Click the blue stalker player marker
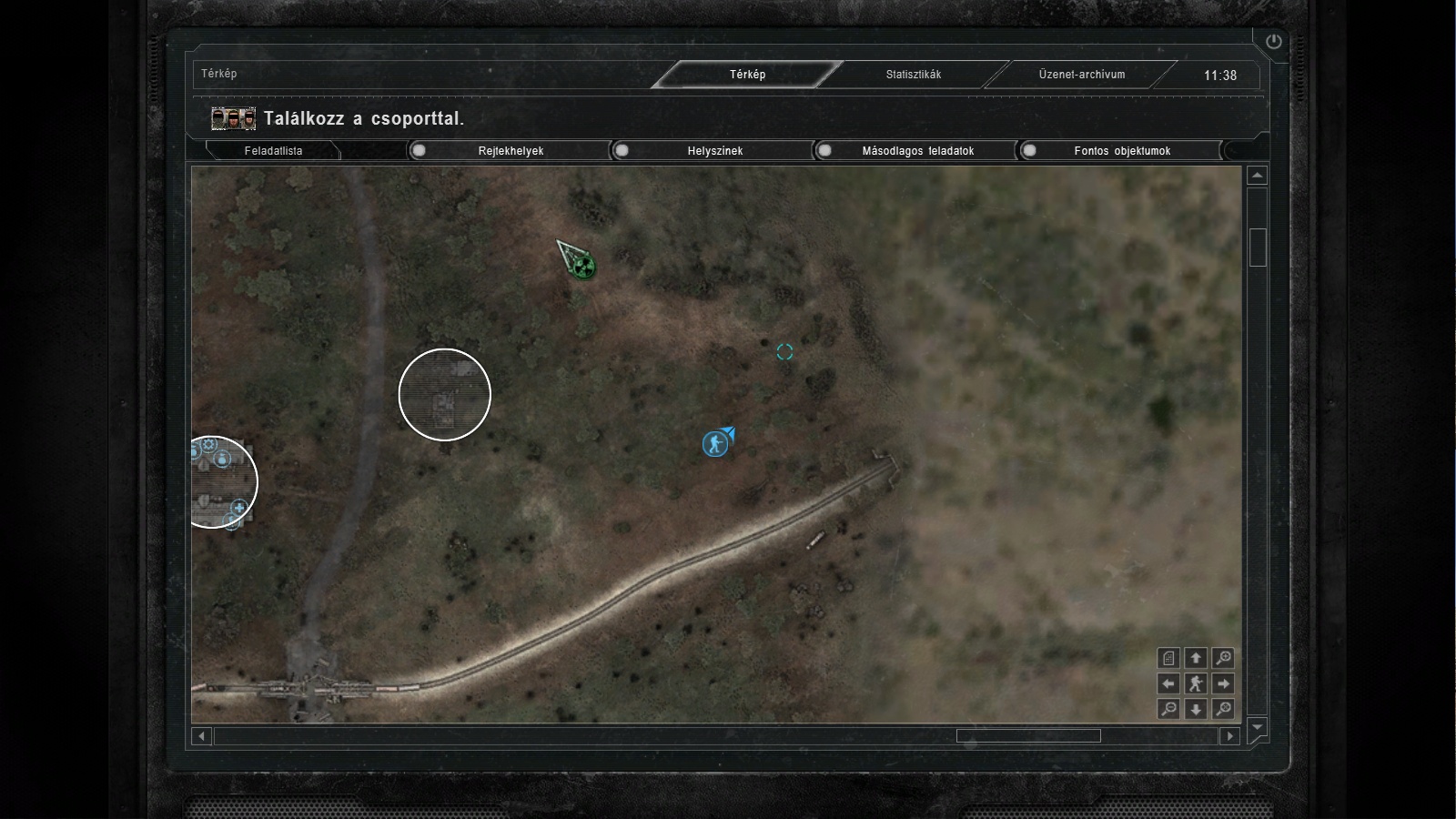 [x=715, y=444]
